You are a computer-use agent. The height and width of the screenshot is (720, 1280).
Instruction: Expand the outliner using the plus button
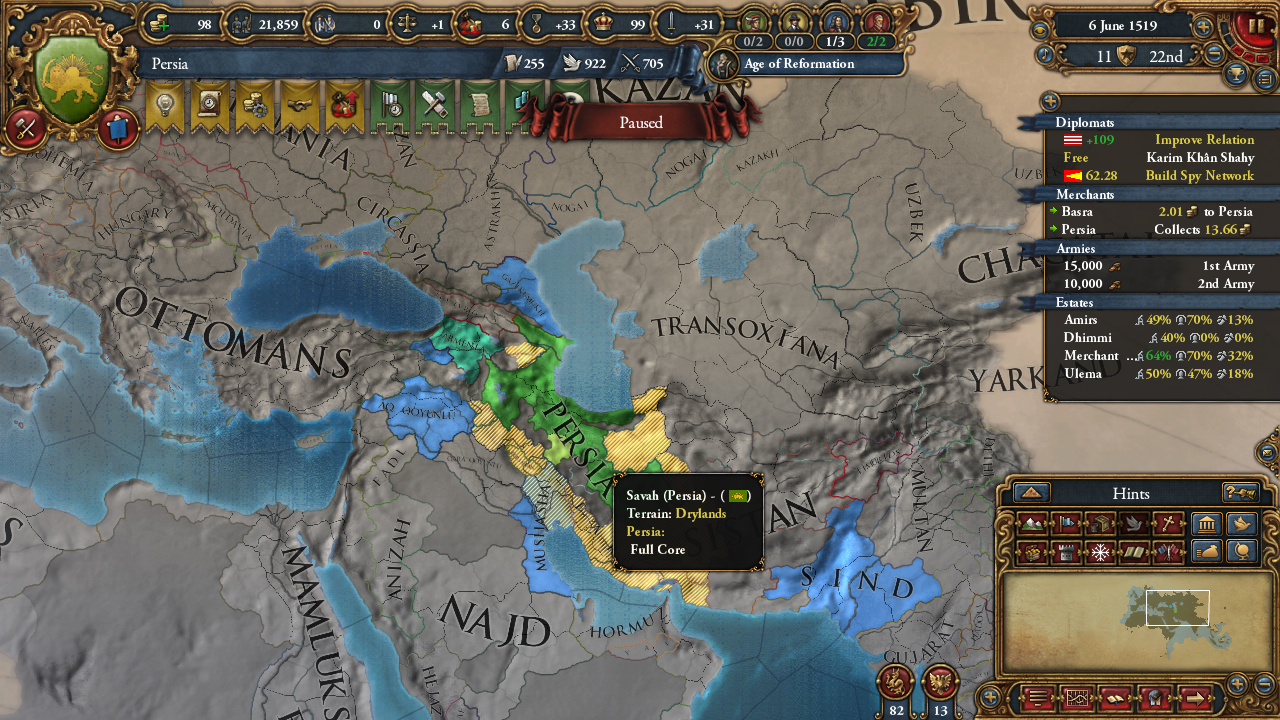[1050, 101]
